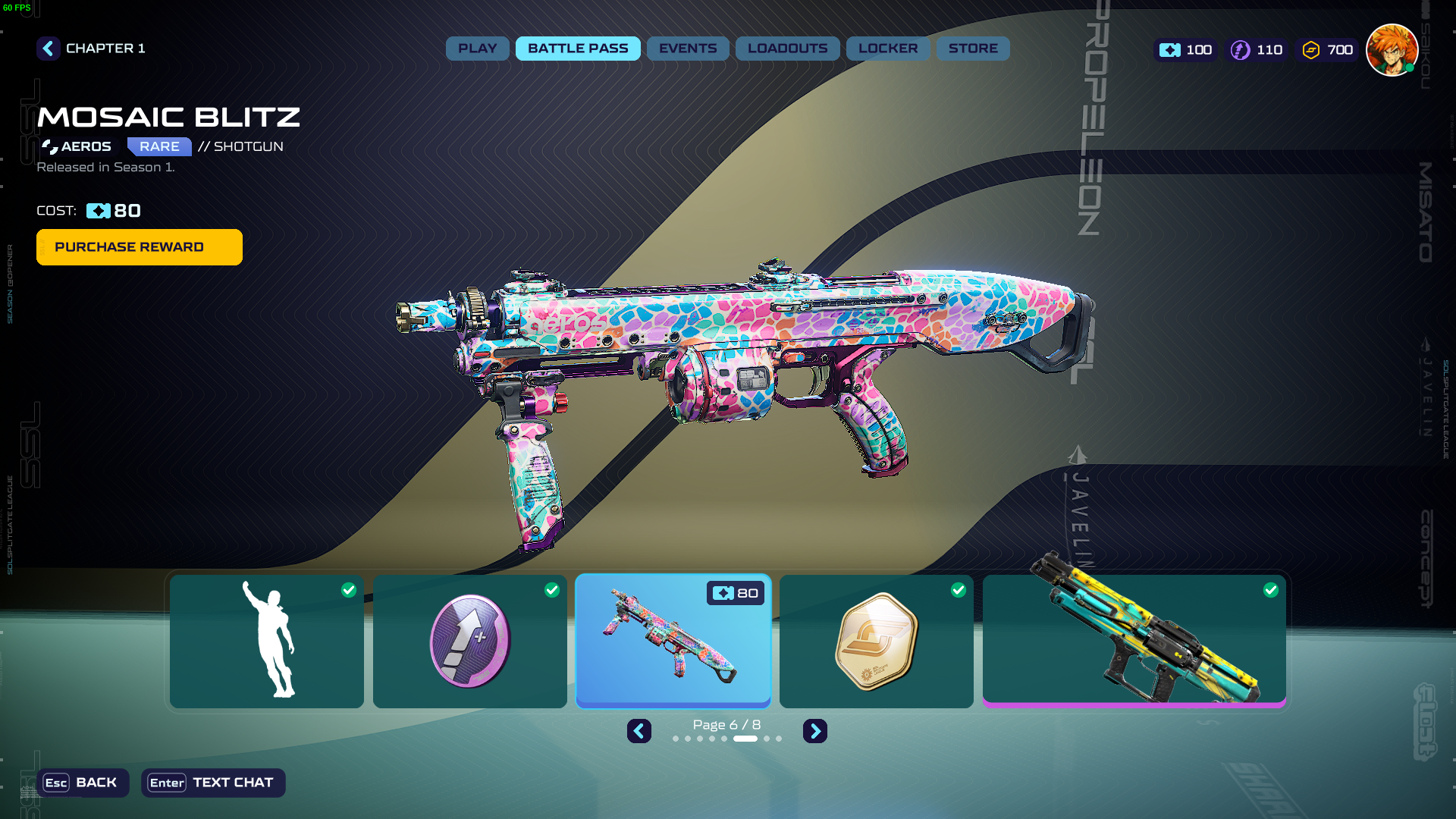1456x819 pixels.
Task: Select the Mosaic Blitz shotgun reward tile
Action: 673,642
